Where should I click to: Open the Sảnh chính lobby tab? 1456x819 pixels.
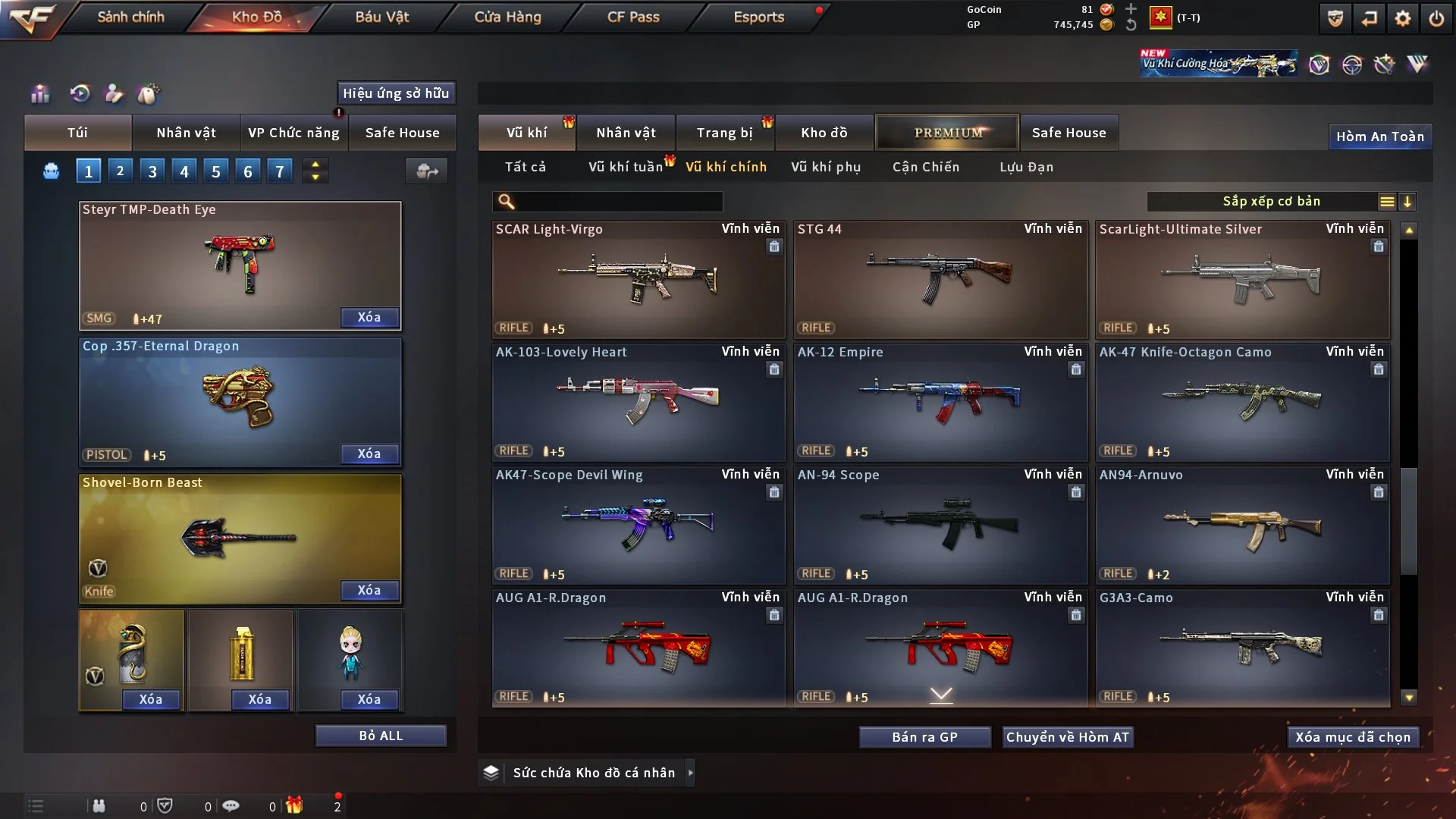(130, 17)
